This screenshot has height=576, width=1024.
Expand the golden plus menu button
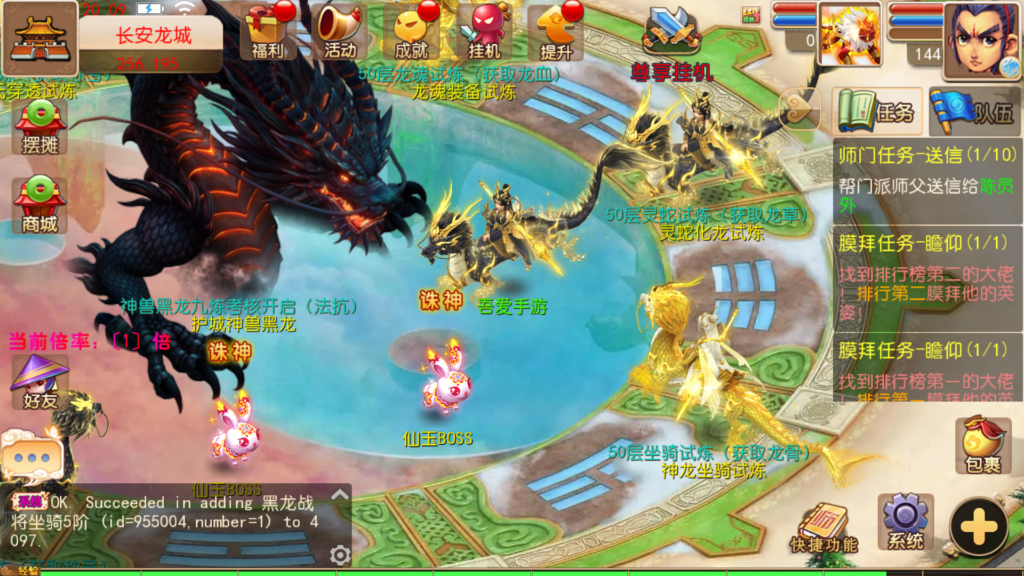(x=978, y=526)
